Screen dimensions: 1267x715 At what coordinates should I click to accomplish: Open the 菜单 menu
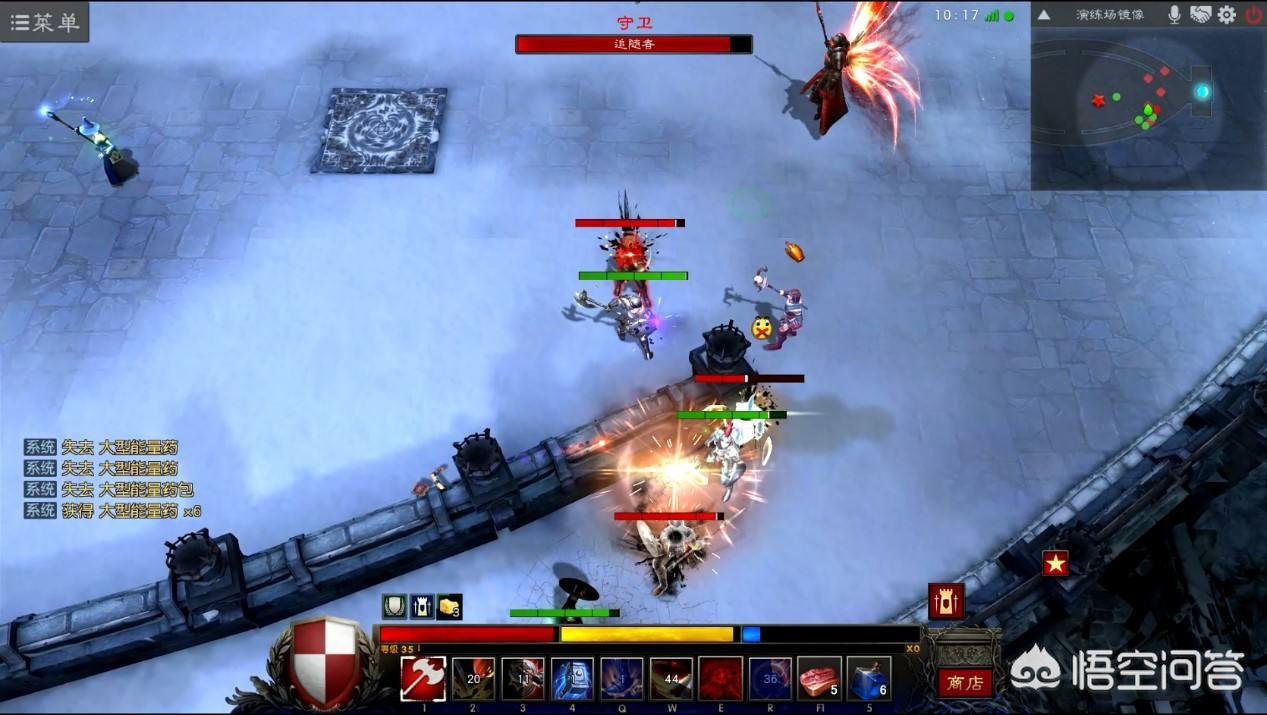pos(45,22)
